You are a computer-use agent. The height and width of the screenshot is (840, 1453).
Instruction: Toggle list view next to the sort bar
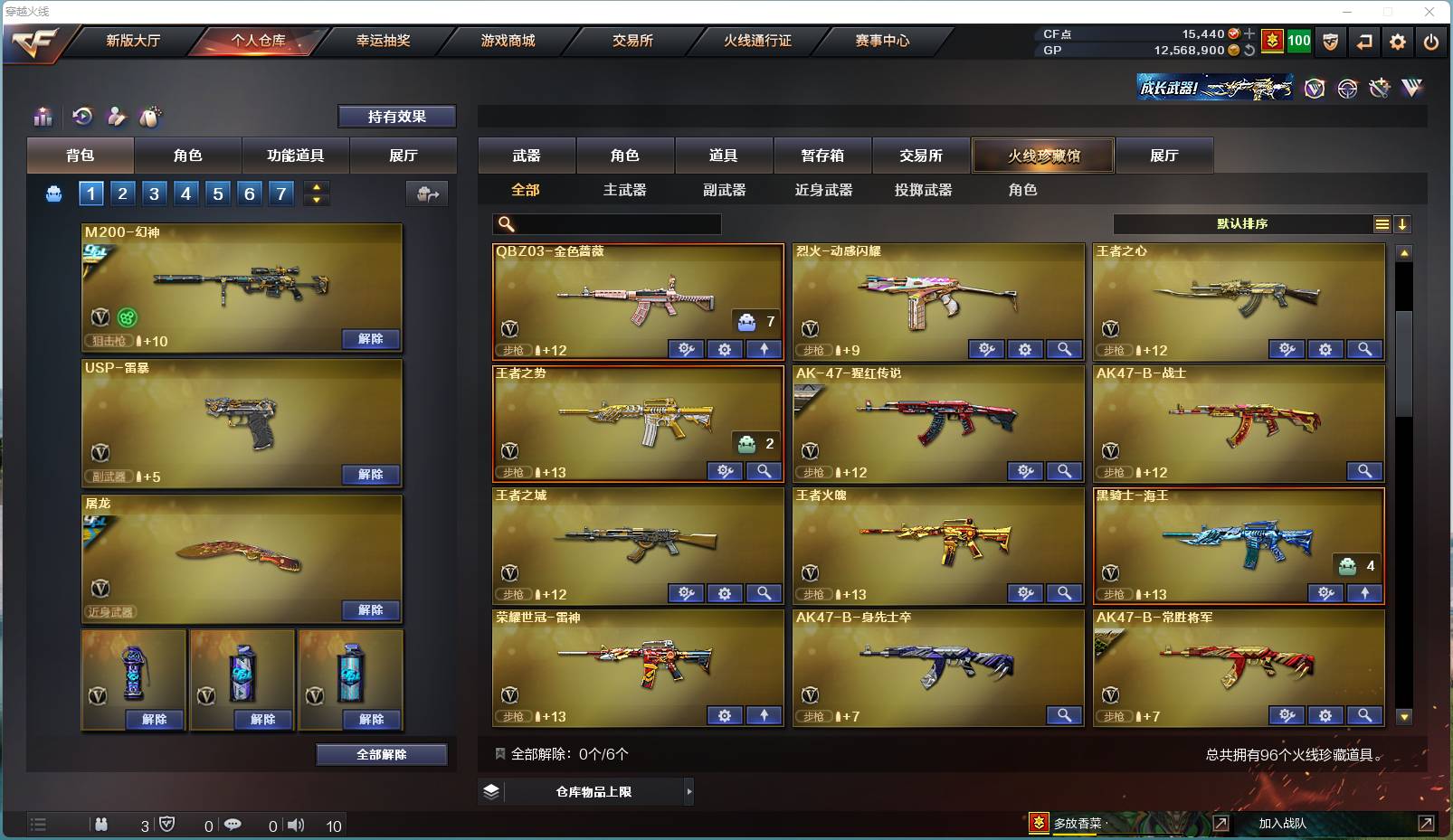1382,223
